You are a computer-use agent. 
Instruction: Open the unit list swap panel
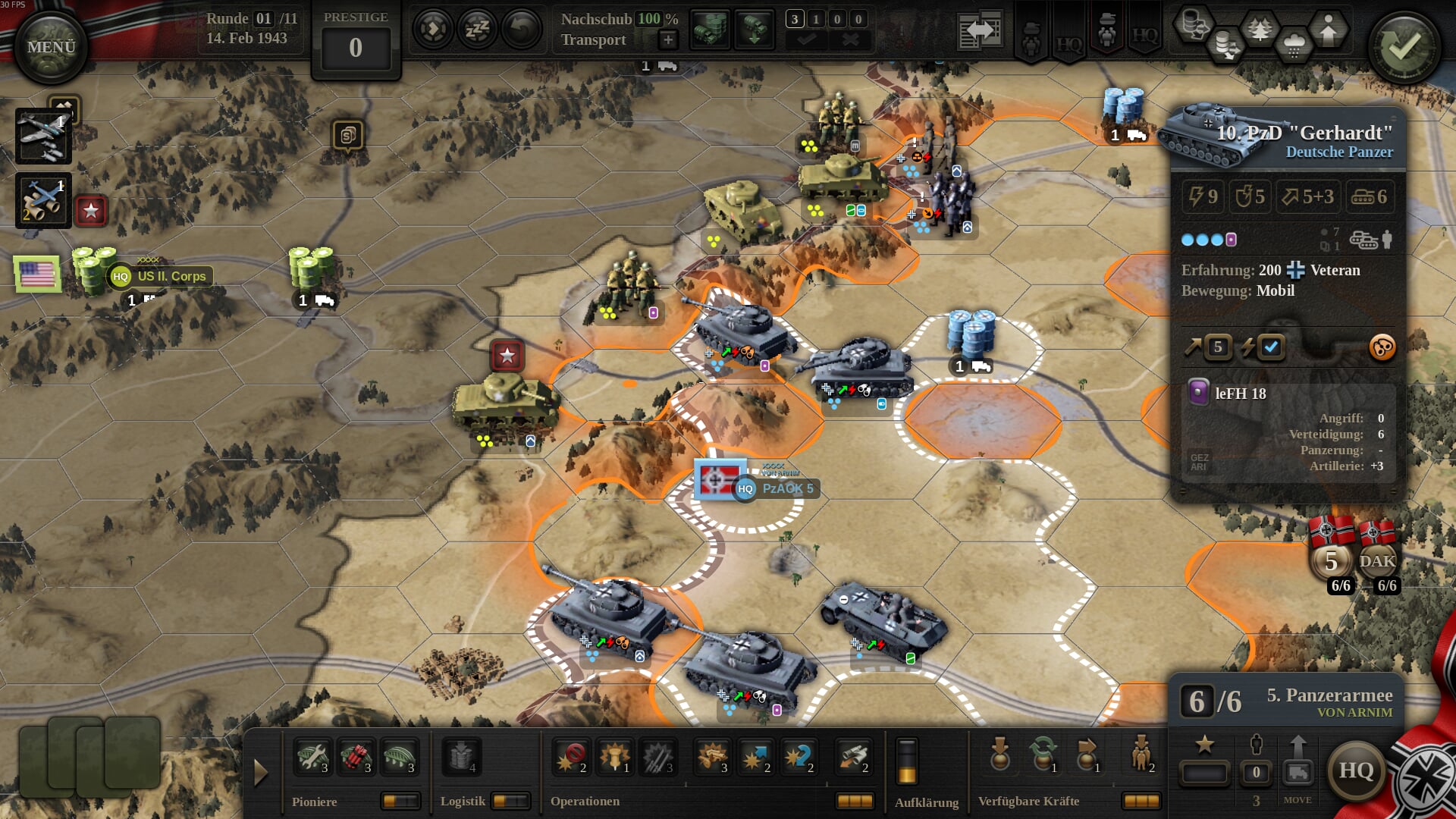[x=980, y=32]
